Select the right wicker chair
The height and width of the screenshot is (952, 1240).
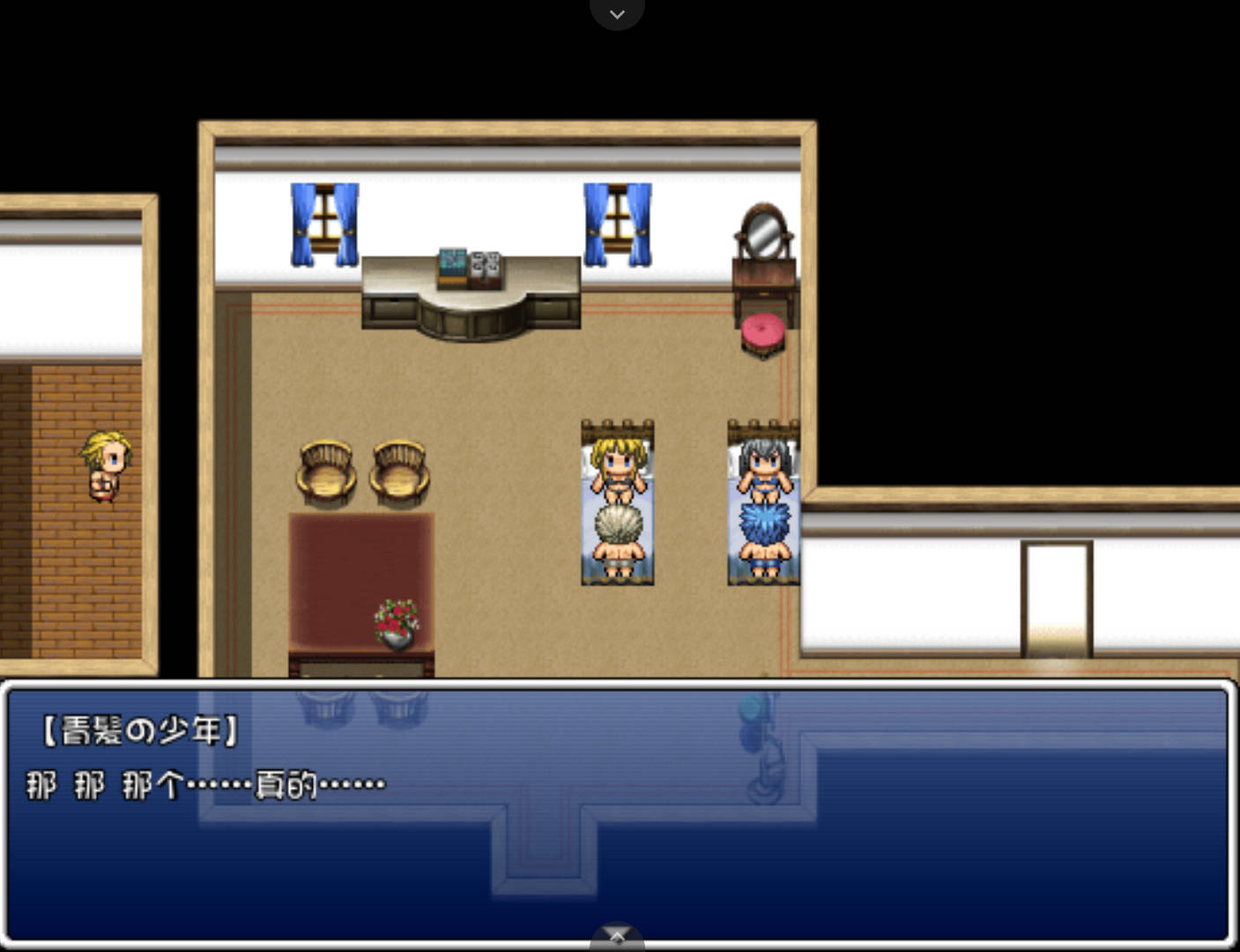tap(398, 472)
